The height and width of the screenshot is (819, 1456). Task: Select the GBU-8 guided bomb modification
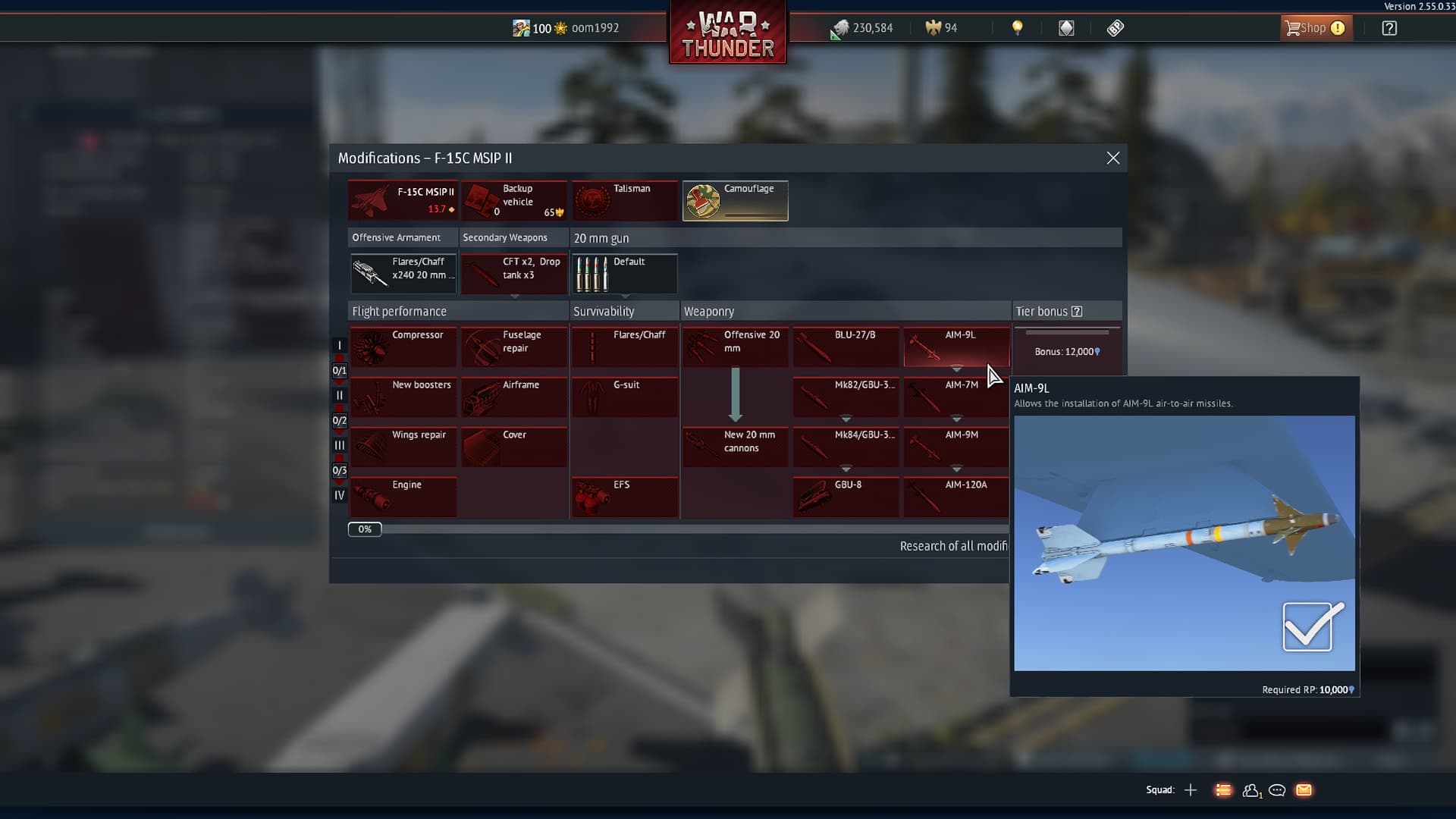pyautogui.click(x=845, y=497)
